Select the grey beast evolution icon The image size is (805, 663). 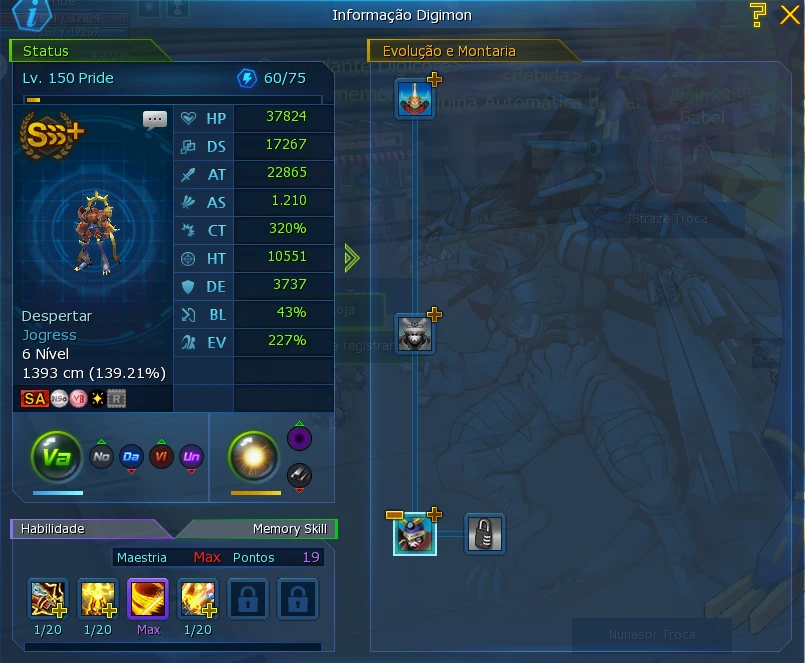tap(415, 334)
